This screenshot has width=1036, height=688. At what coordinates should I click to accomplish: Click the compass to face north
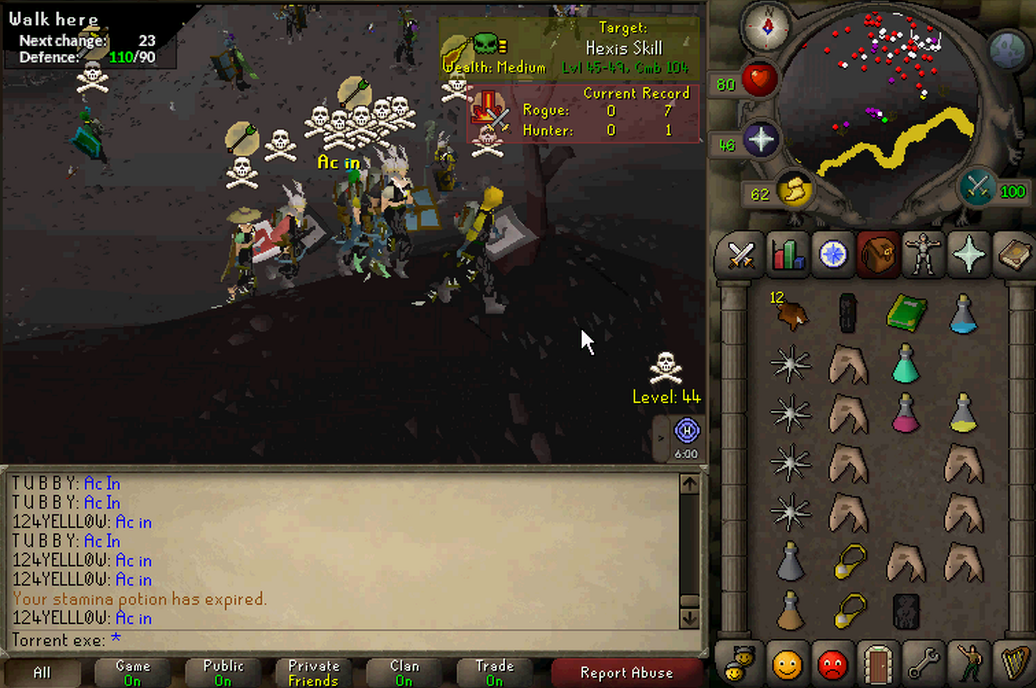click(x=766, y=27)
